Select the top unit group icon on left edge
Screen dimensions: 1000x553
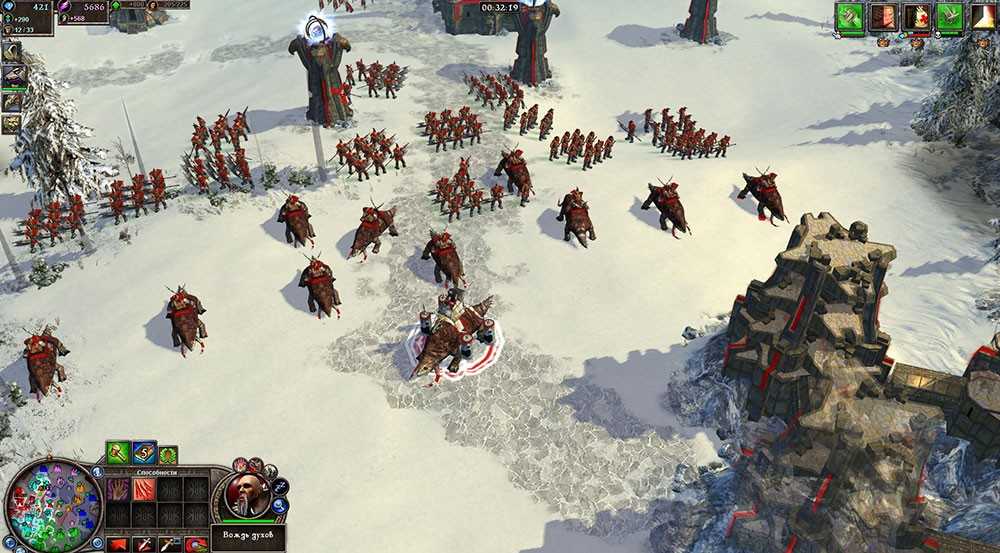pos(12,52)
